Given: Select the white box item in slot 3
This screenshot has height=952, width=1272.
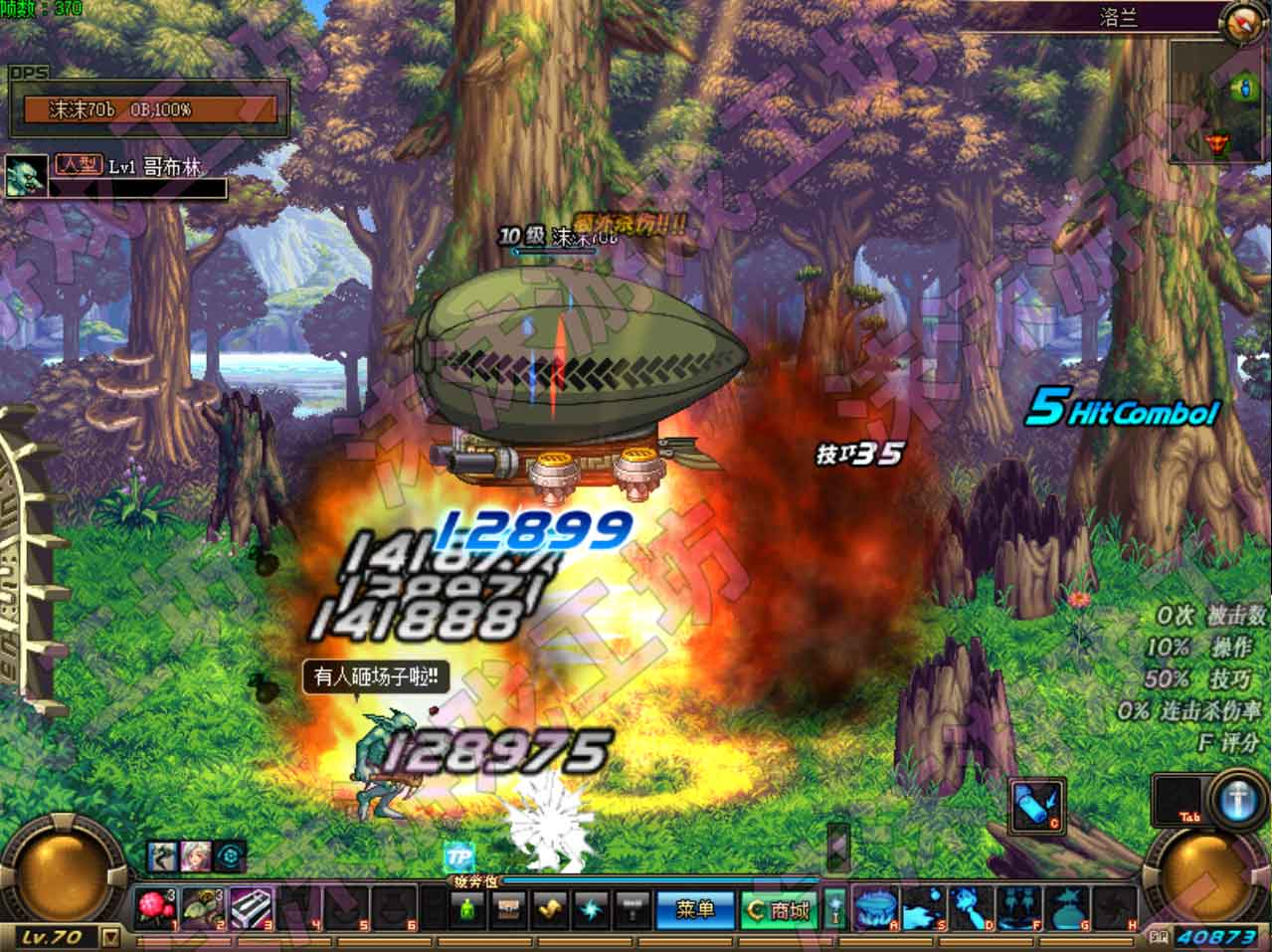Looking at the screenshot, I should [252, 908].
